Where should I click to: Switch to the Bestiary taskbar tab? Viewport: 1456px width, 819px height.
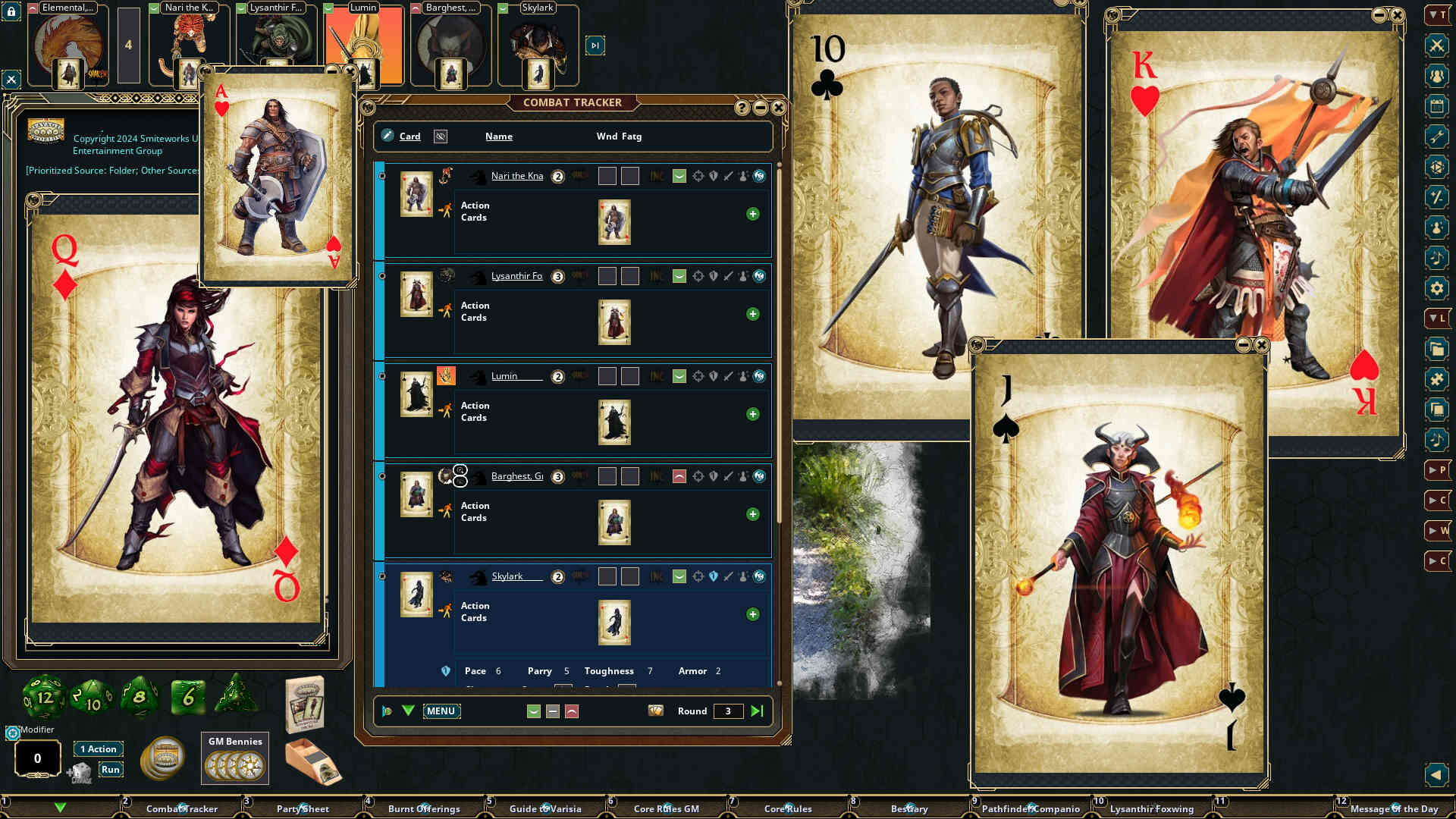909,809
